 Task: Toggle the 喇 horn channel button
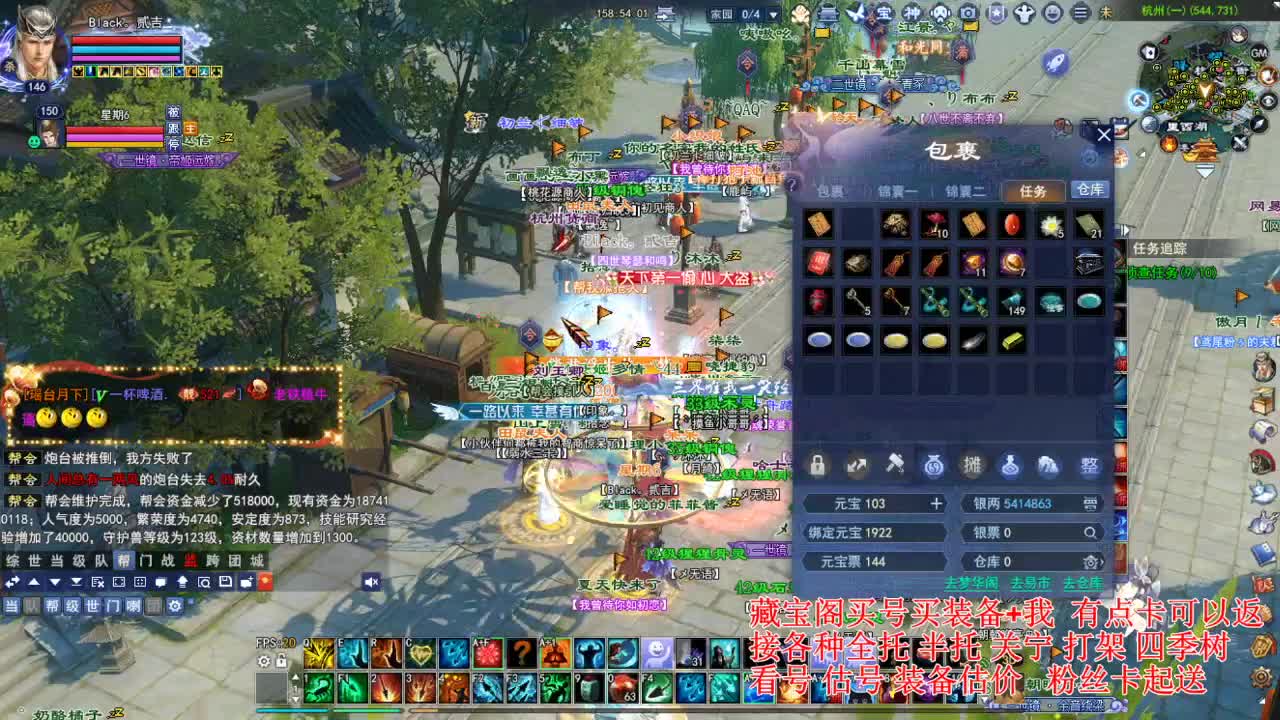[x=134, y=605]
